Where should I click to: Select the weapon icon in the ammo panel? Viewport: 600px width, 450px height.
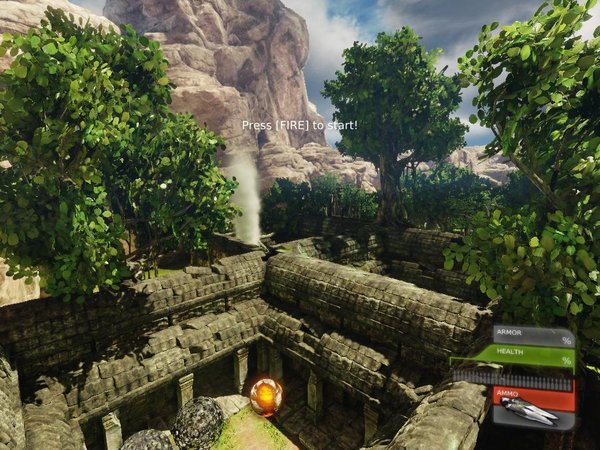tap(532, 409)
